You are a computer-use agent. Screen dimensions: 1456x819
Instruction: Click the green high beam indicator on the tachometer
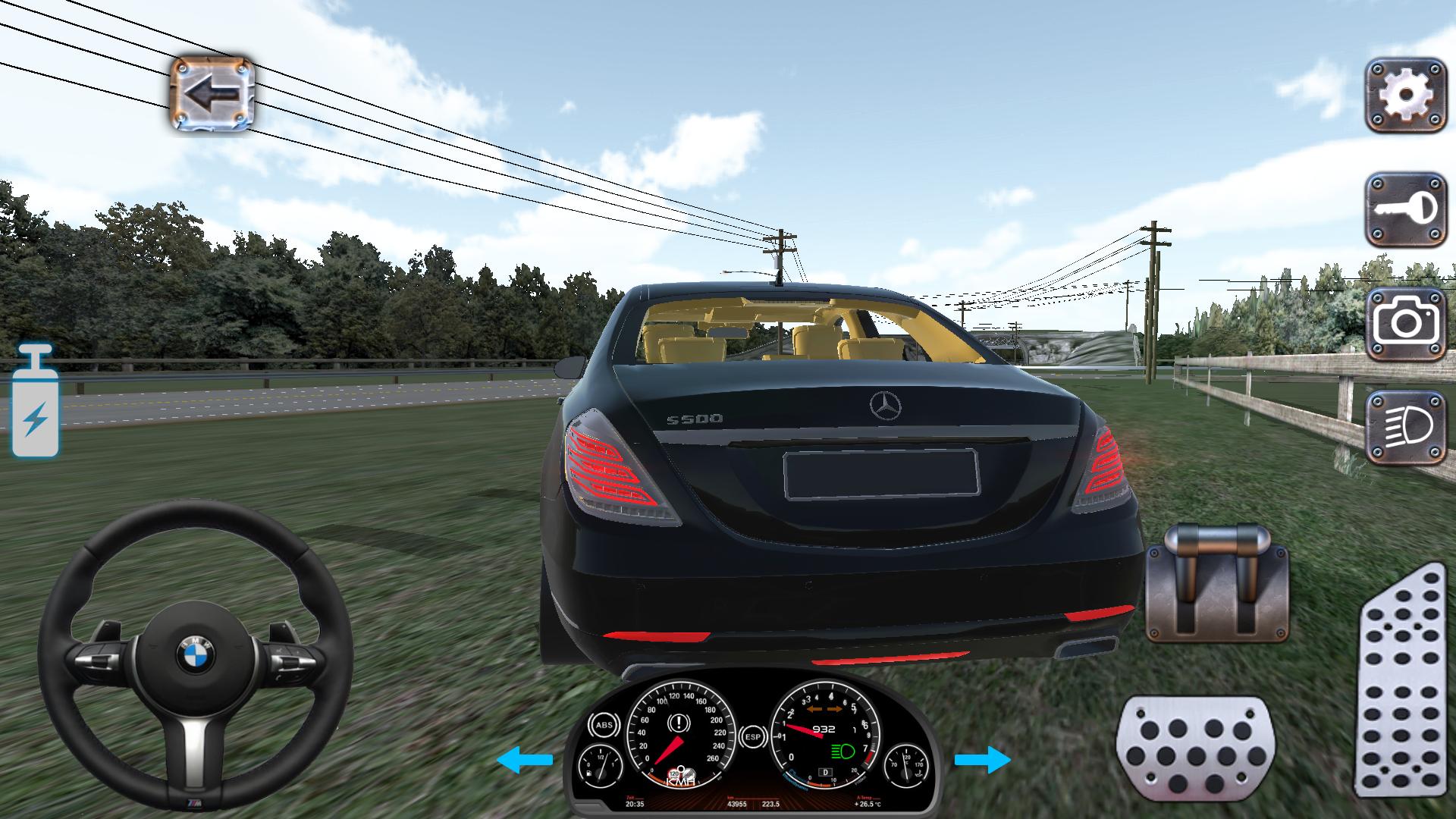[843, 752]
